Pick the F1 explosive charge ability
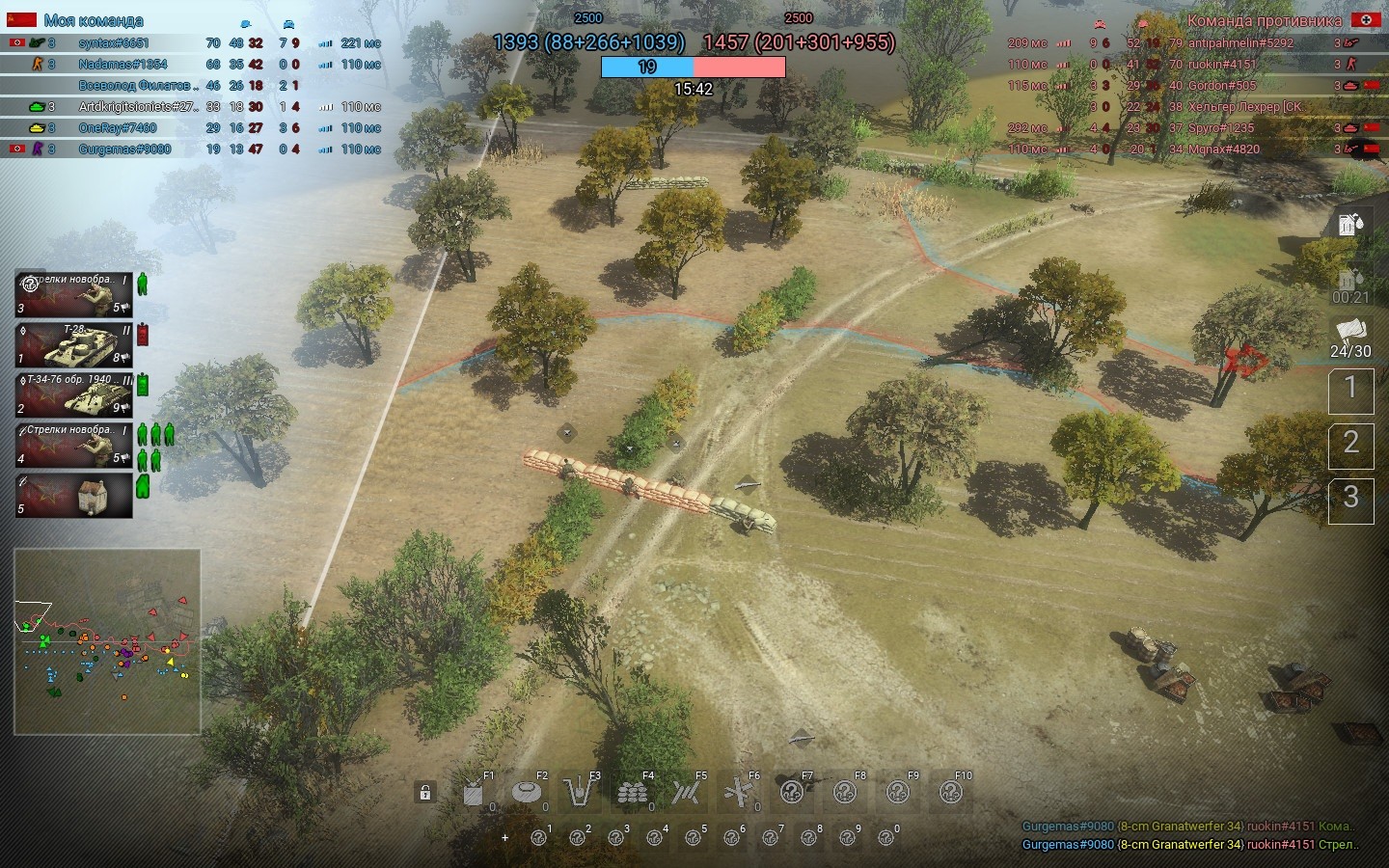 click(474, 792)
